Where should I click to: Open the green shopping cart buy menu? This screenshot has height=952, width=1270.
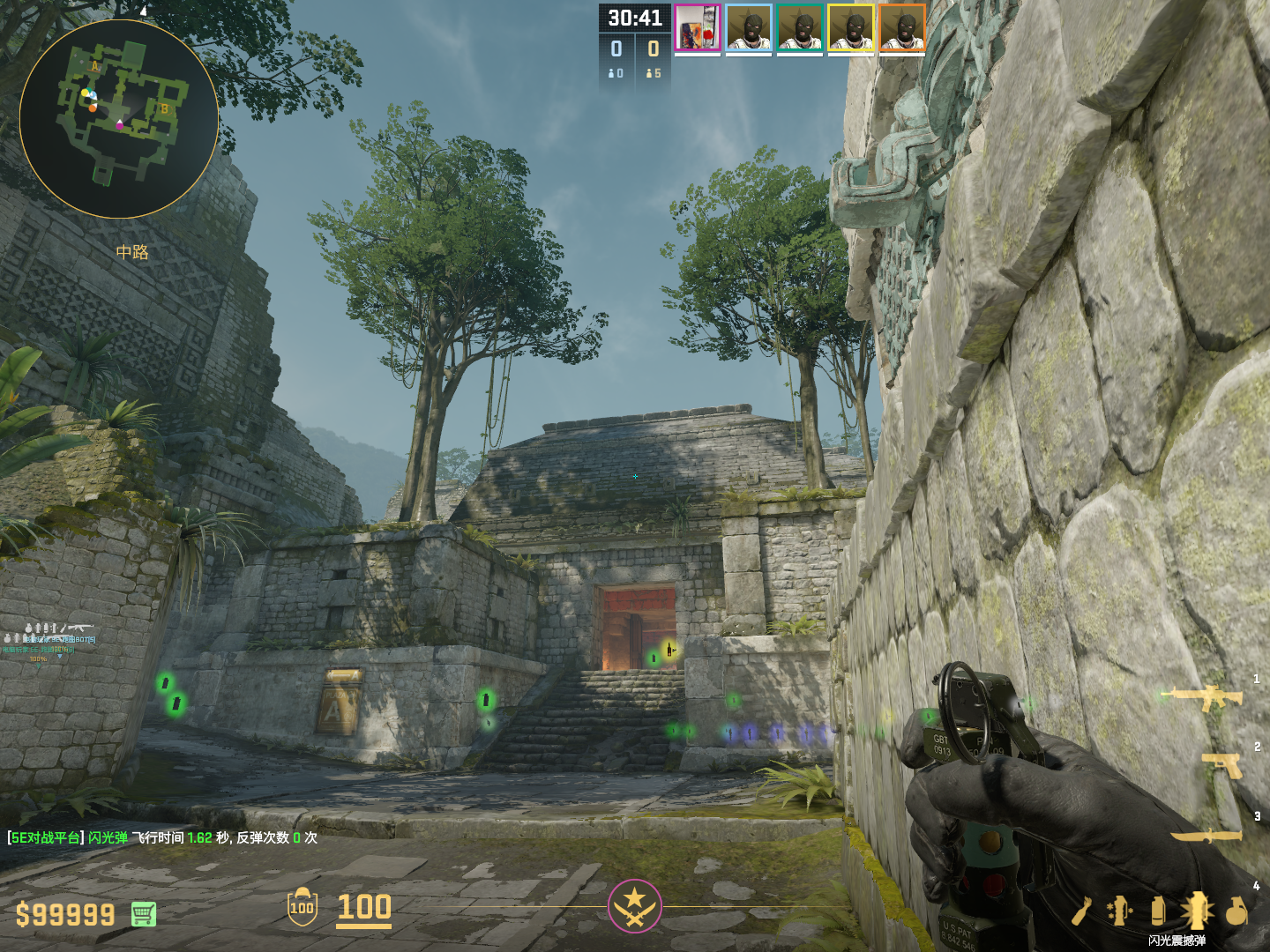[144, 914]
